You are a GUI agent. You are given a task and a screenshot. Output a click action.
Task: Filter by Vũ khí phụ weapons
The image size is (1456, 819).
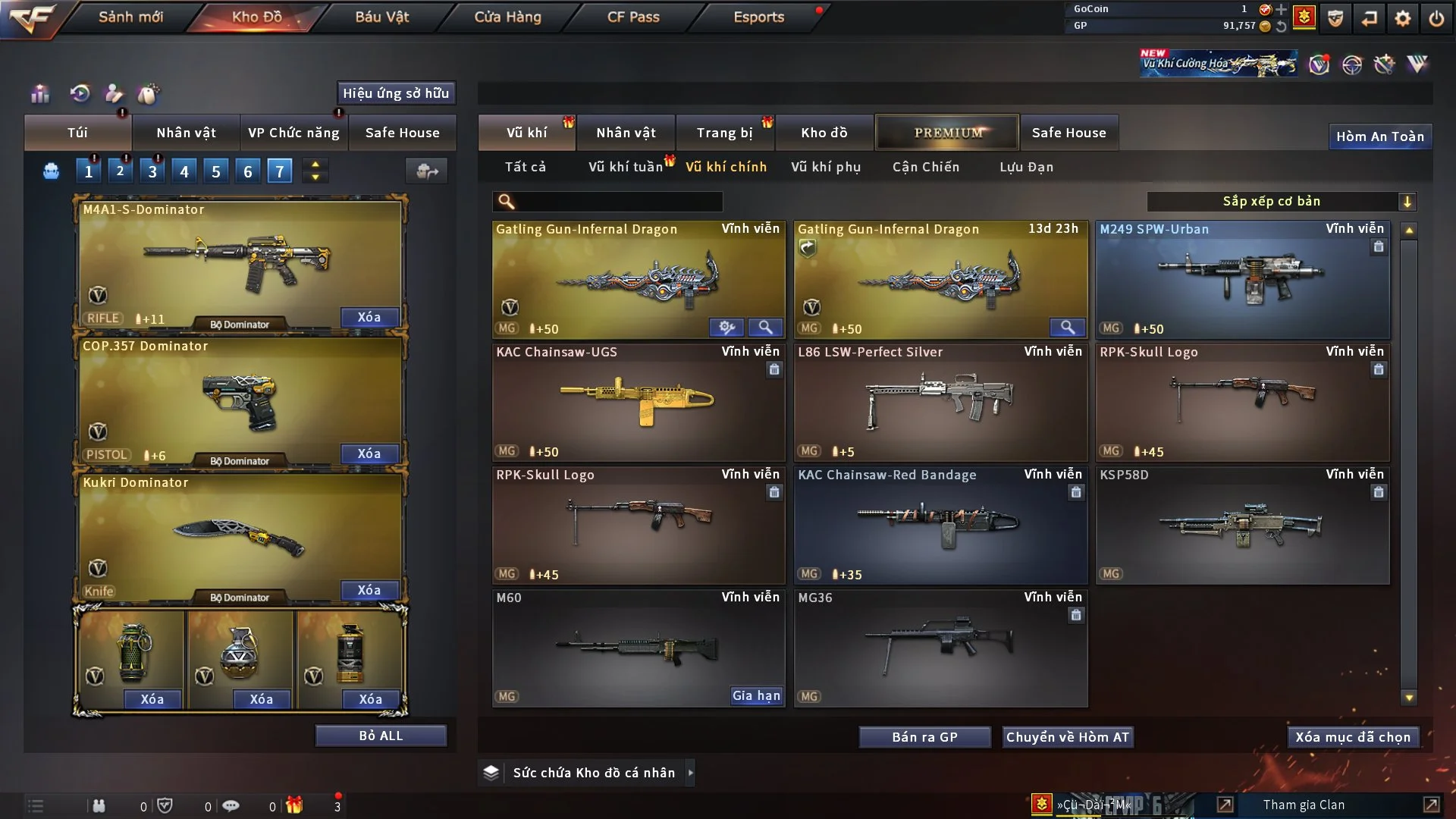tap(825, 167)
